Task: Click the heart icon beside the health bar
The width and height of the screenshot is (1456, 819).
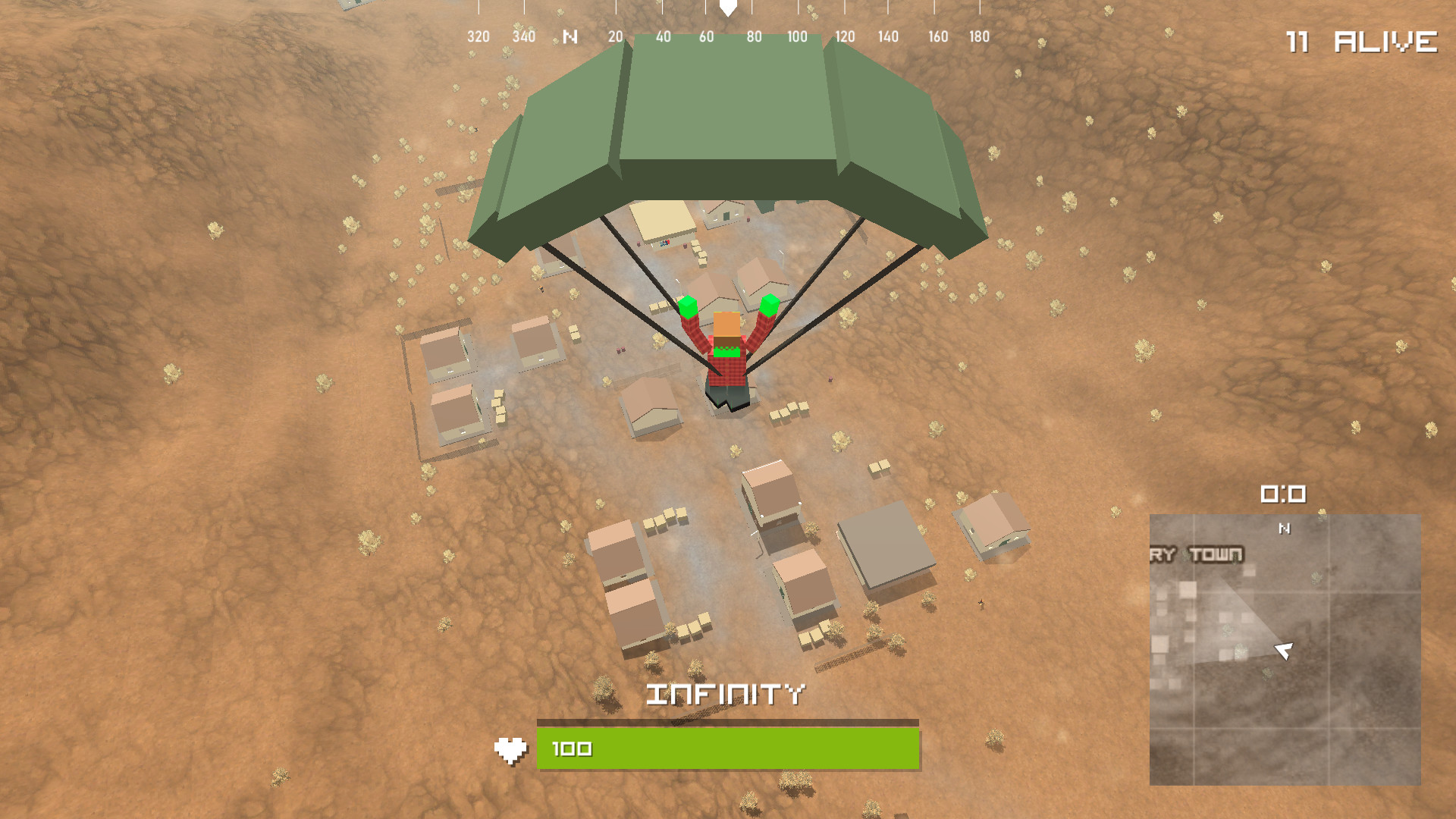Action: pyautogui.click(x=513, y=748)
